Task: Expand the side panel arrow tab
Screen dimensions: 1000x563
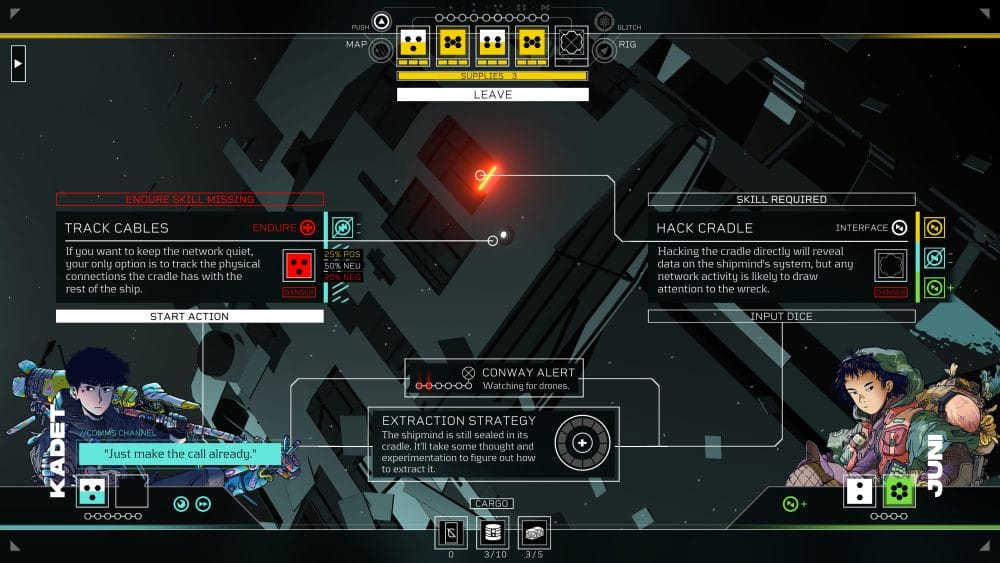Action: point(17,65)
